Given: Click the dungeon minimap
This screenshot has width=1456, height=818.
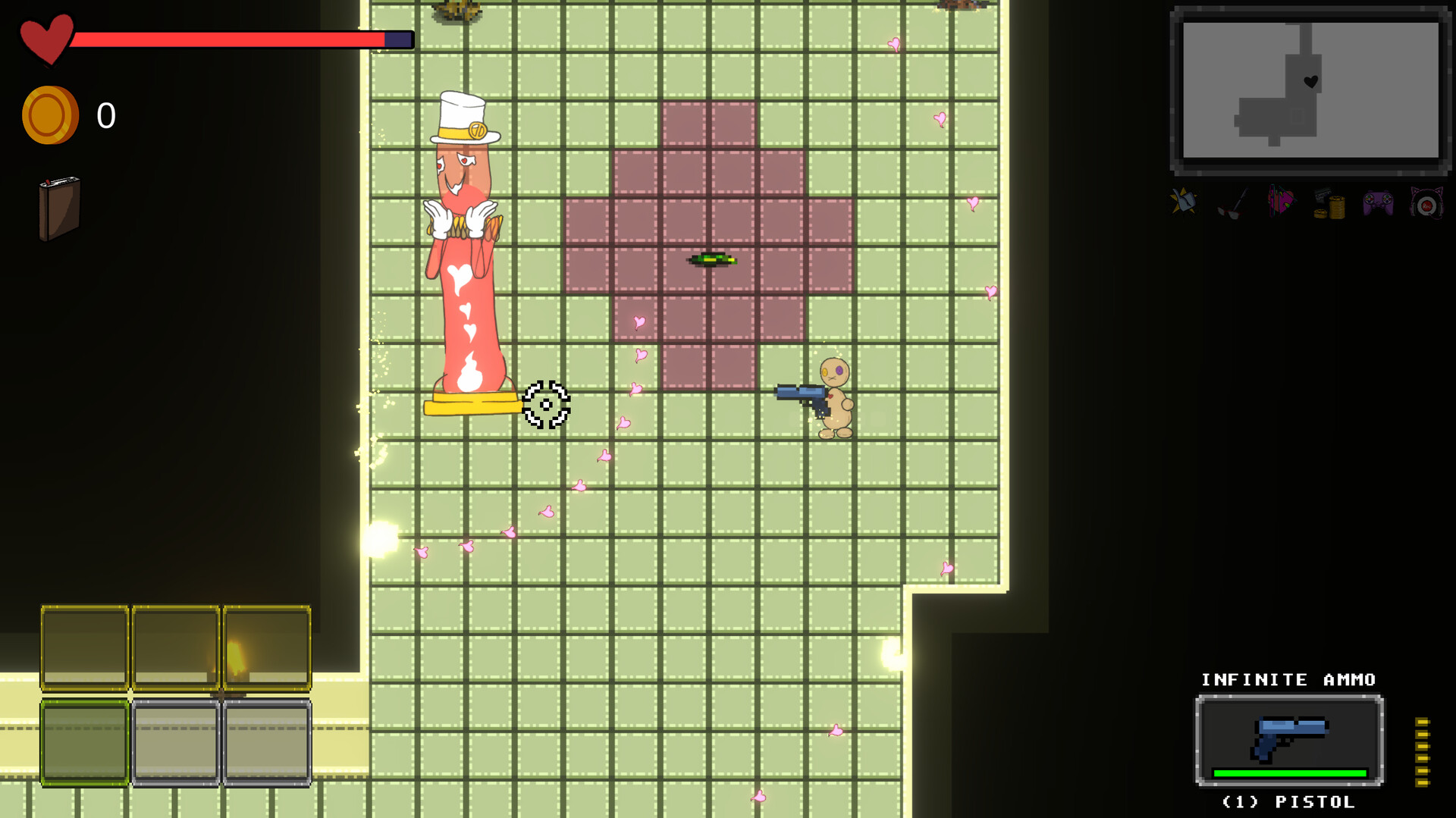Looking at the screenshot, I should point(1310,89).
